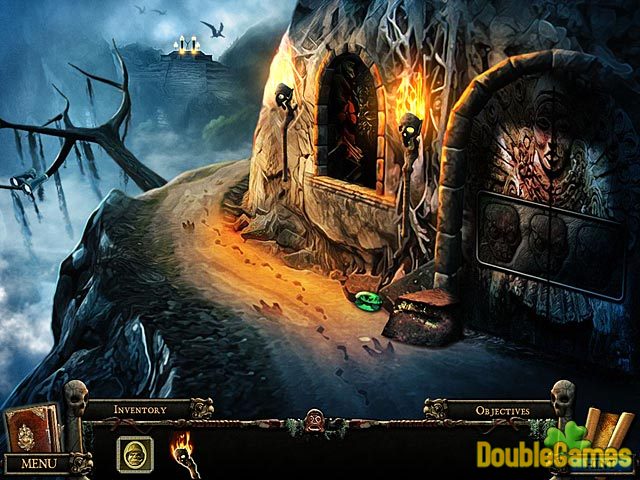640x480 pixels.
Task: Select the gold oval medallion in inventory
Action: 134,454
